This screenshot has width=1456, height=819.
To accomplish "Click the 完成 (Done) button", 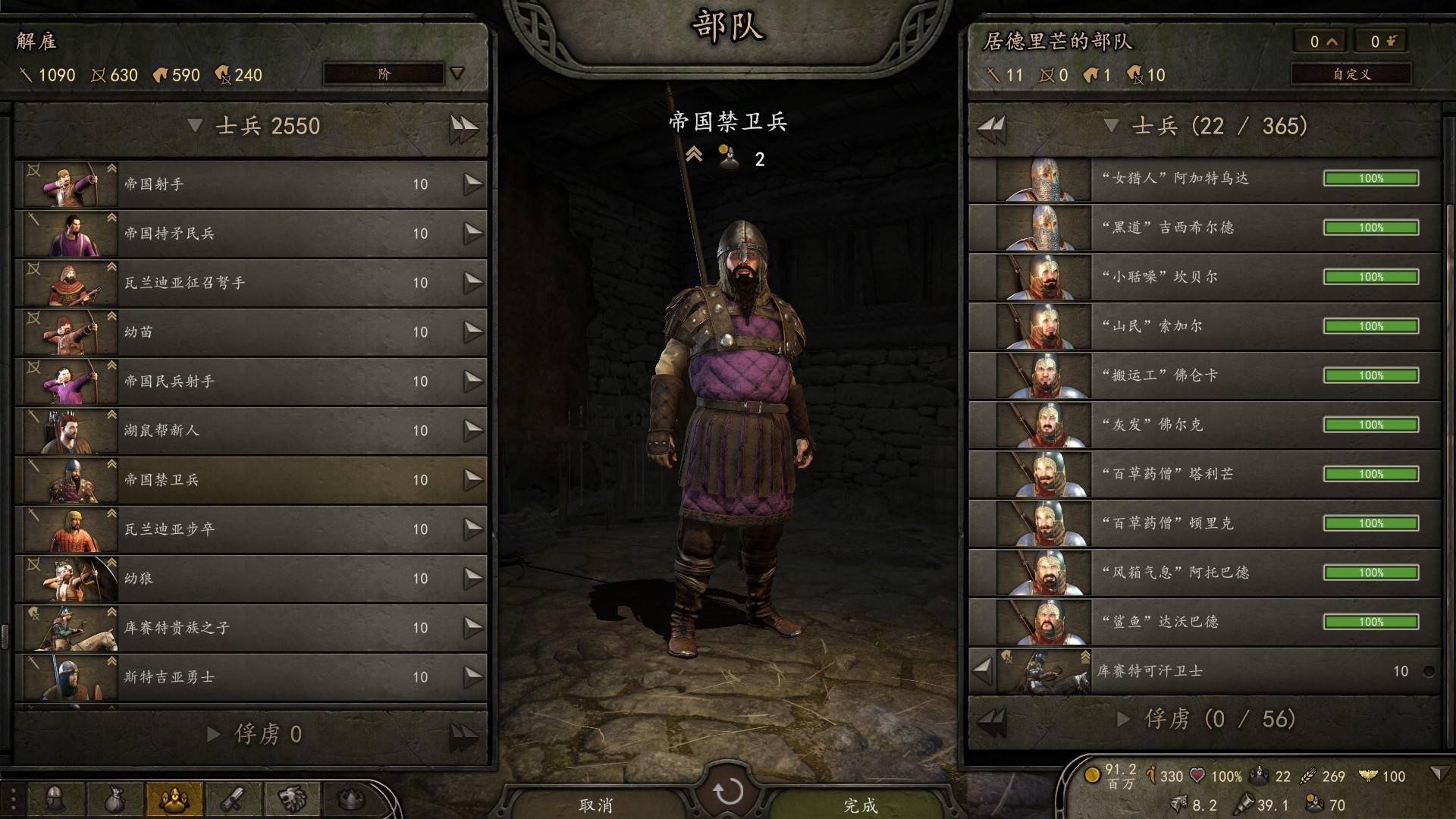I will point(860,805).
